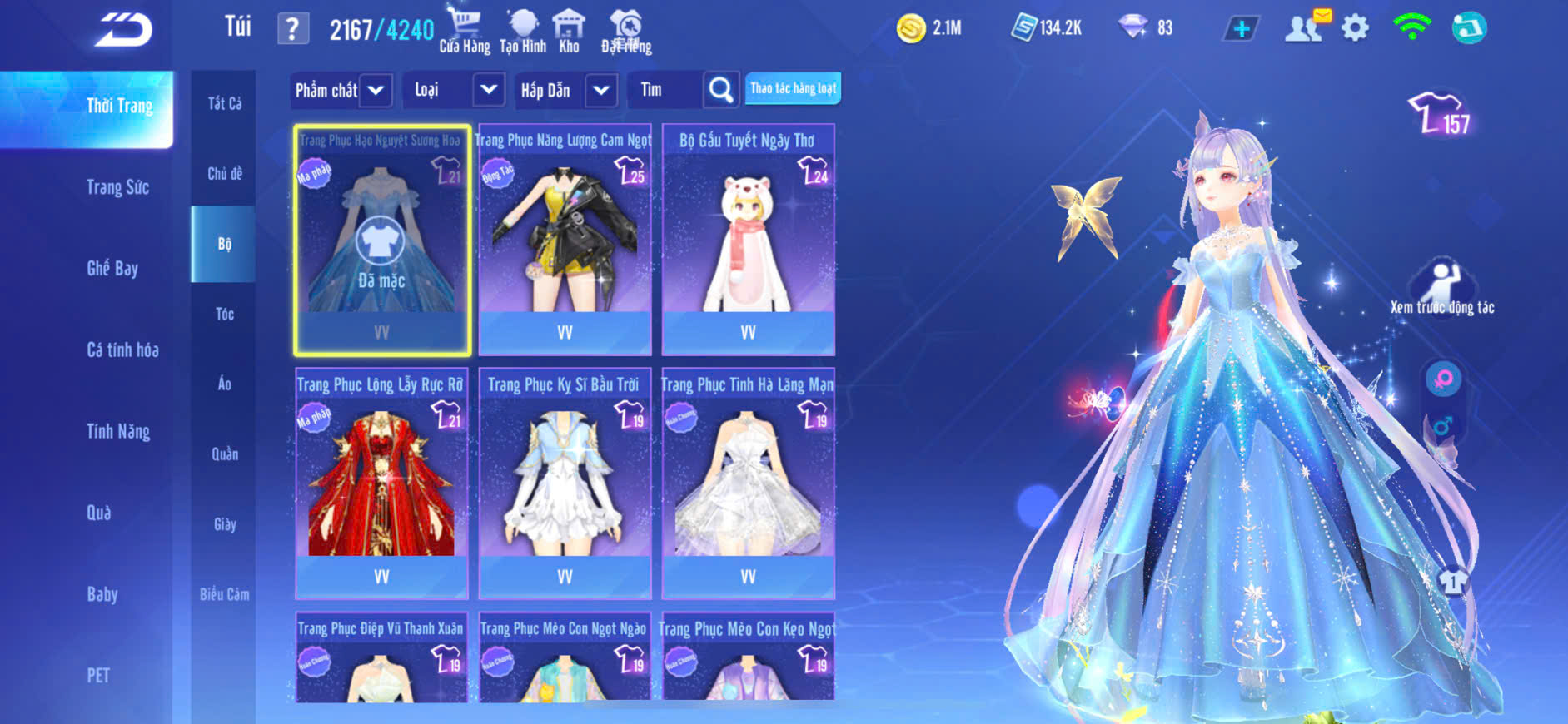The image size is (1568, 724).
Task: Select the Tất Cả sub-tab
Action: (x=224, y=103)
